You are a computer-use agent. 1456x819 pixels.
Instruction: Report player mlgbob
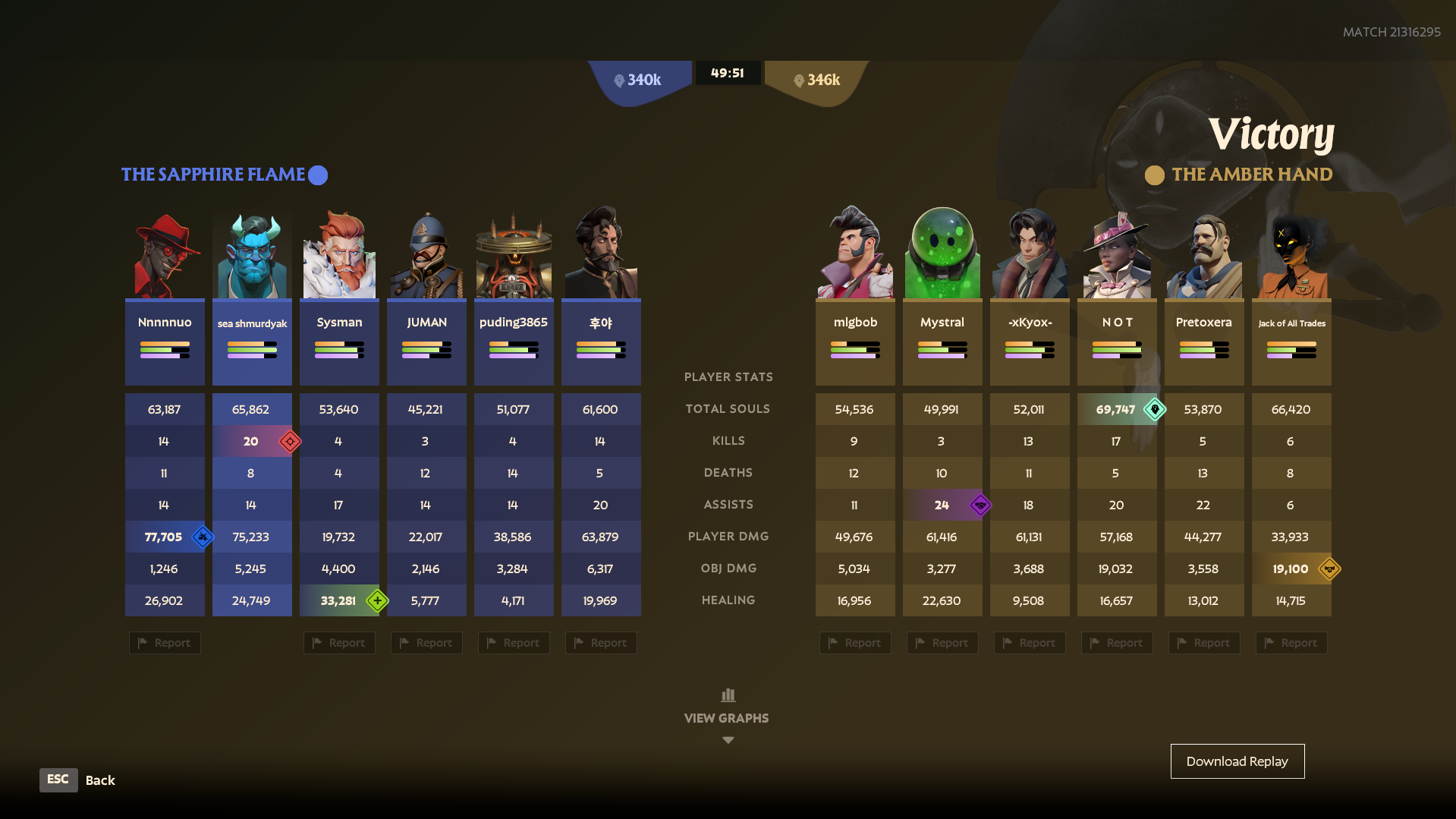pos(855,643)
